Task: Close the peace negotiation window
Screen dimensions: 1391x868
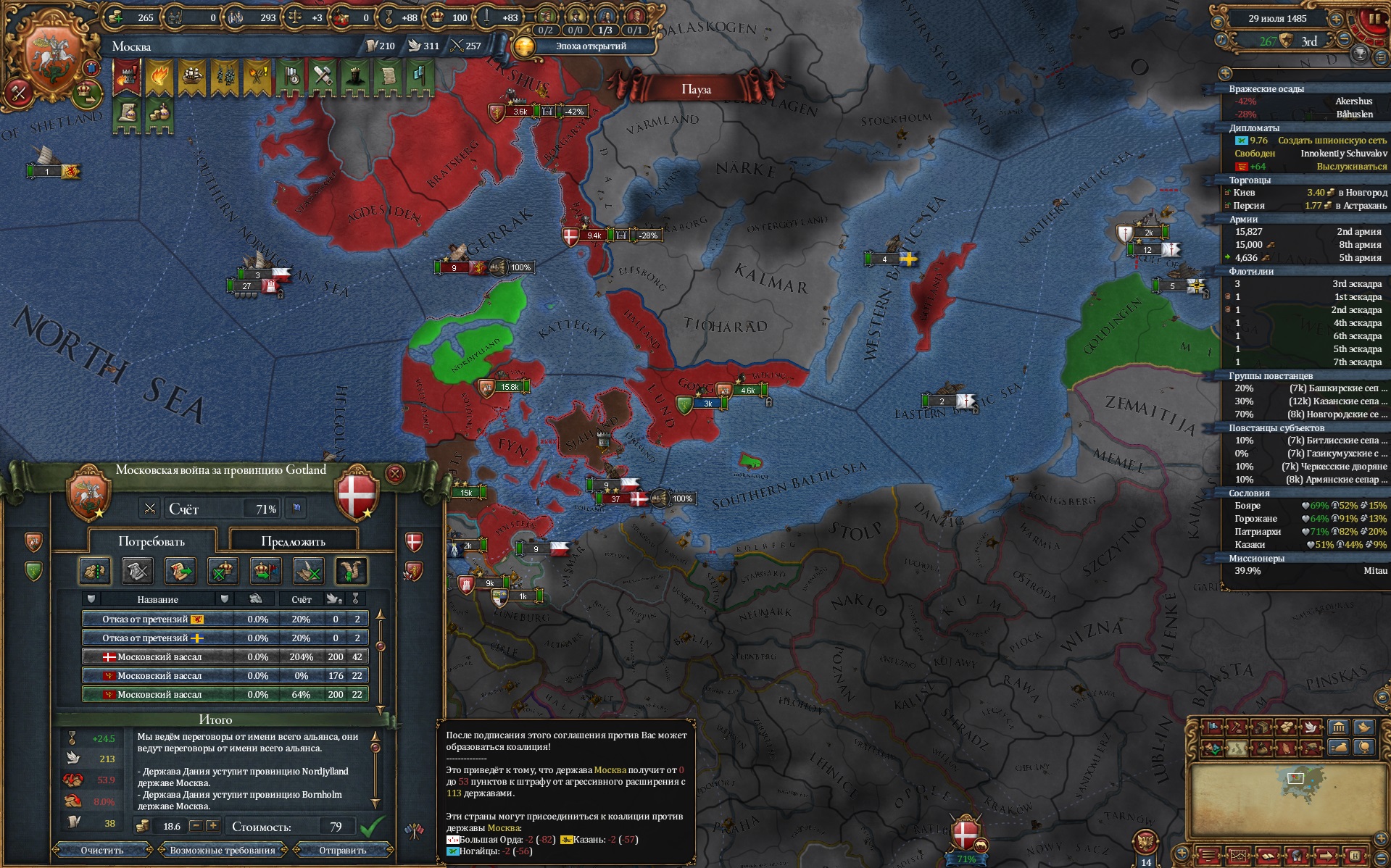Action: click(x=395, y=475)
